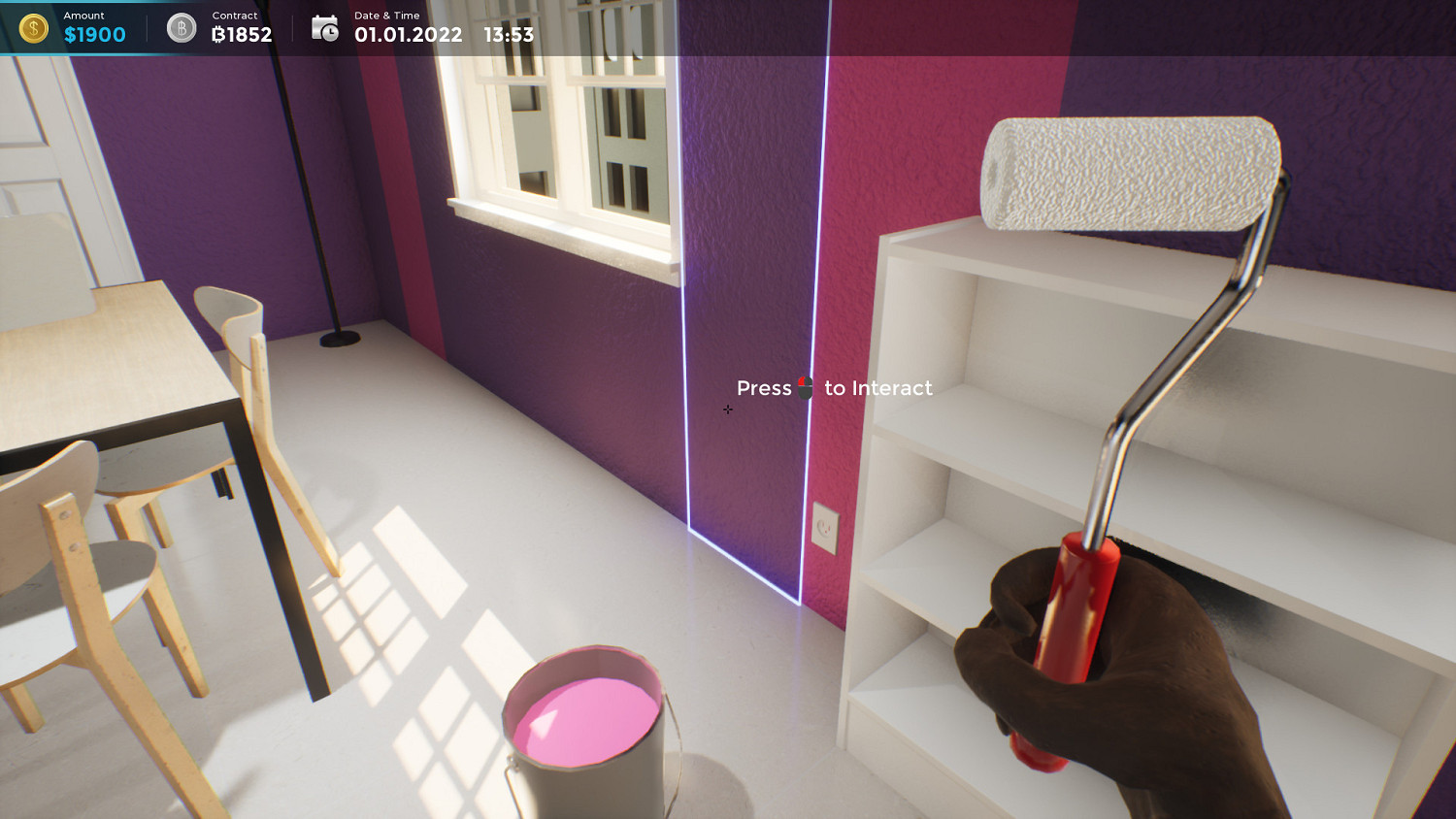Click the crosshair reticle on the wall

pos(727,409)
